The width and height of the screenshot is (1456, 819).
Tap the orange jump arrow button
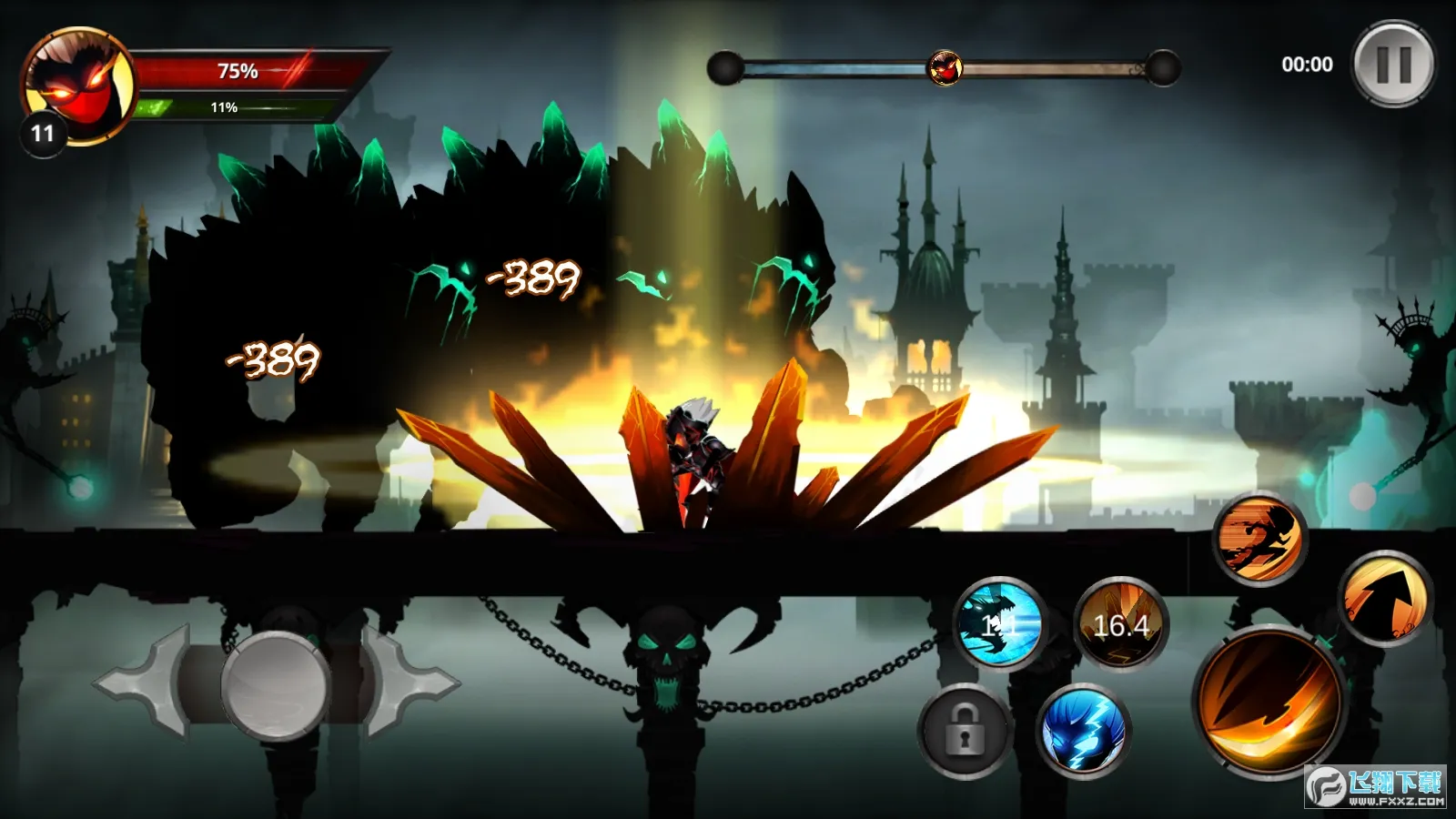tap(1385, 599)
